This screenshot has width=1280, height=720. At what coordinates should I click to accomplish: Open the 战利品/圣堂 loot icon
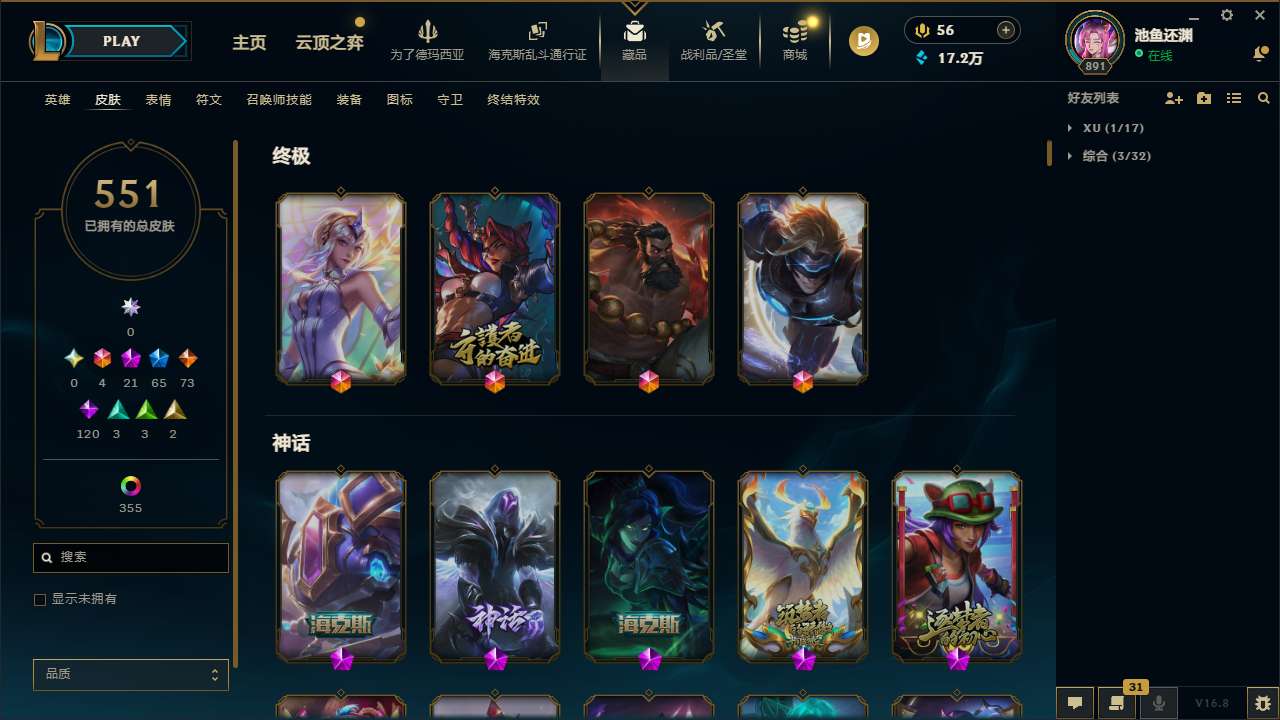tap(713, 40)
